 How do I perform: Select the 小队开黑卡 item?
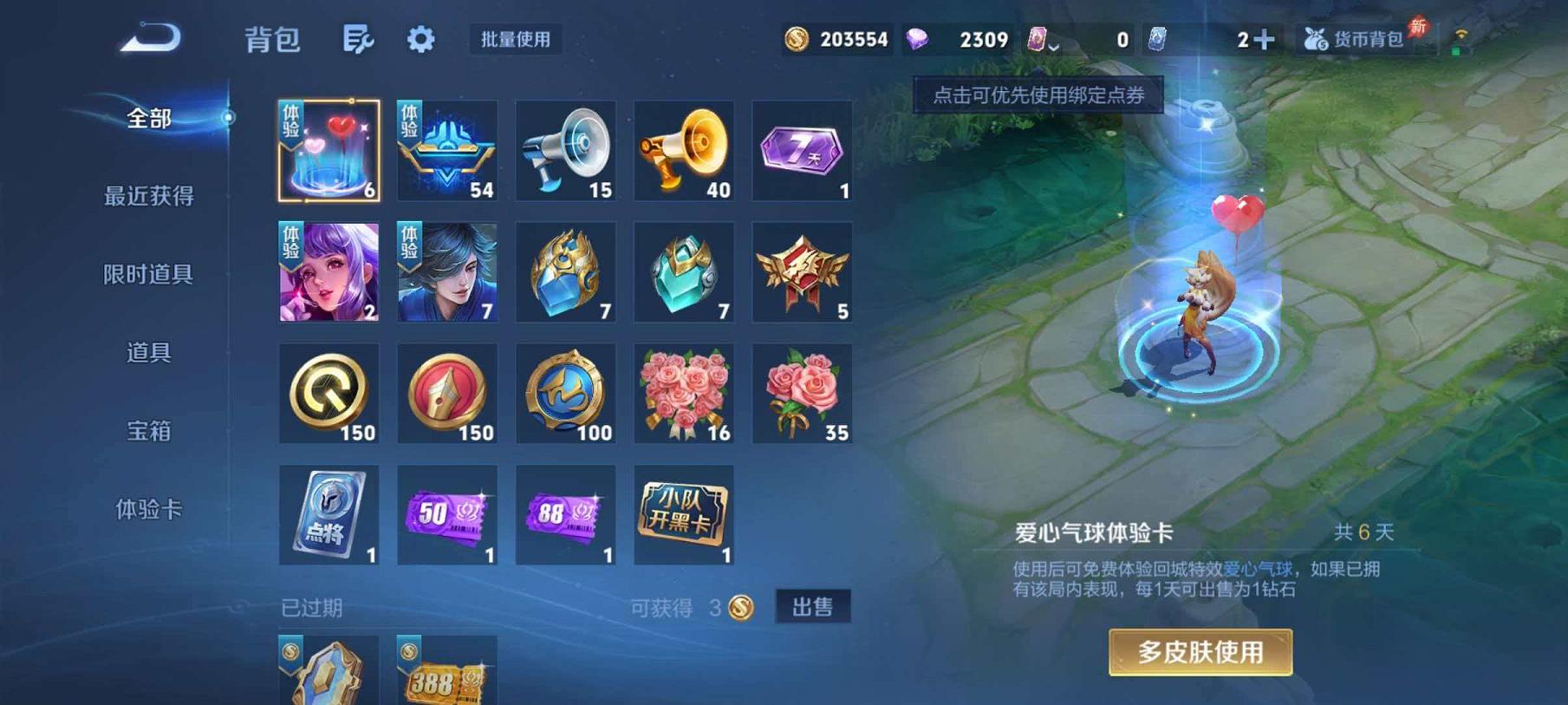[684, 516]
